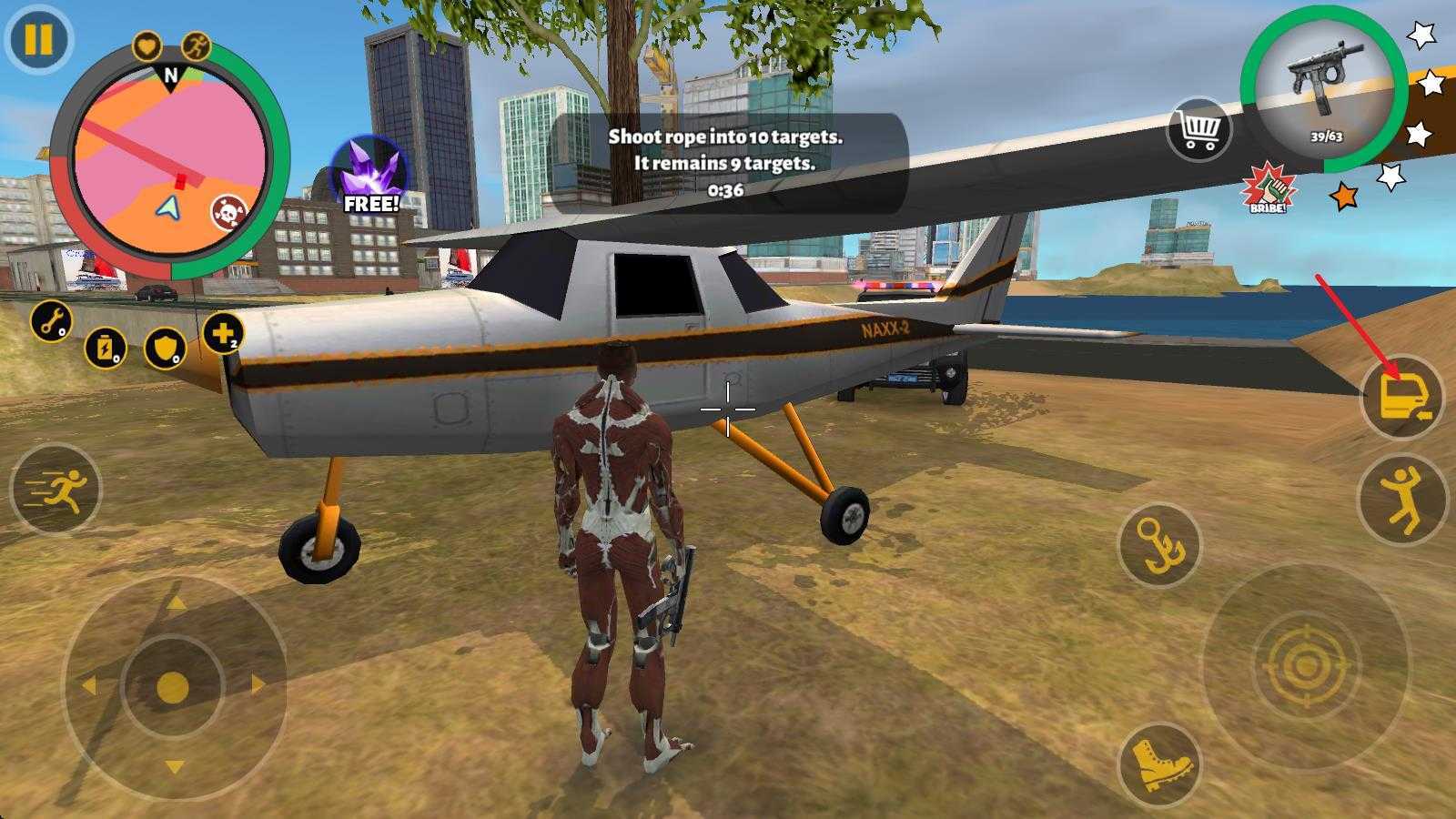
Task: Shoot using the crosshair fire button
Action: tap(1306, 667)
